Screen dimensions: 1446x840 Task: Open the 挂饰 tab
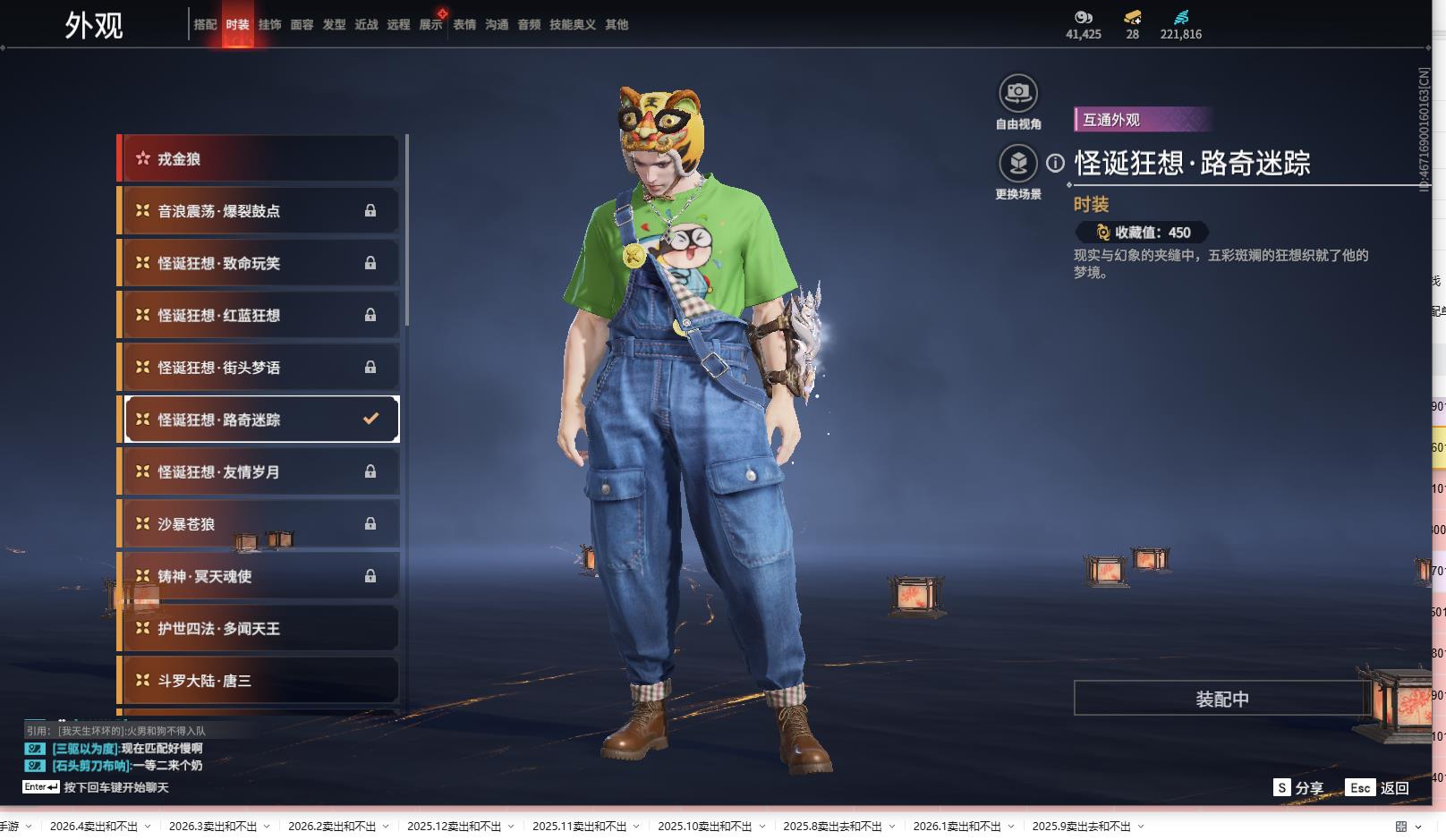pyautogui.click(x=269, y=25)
